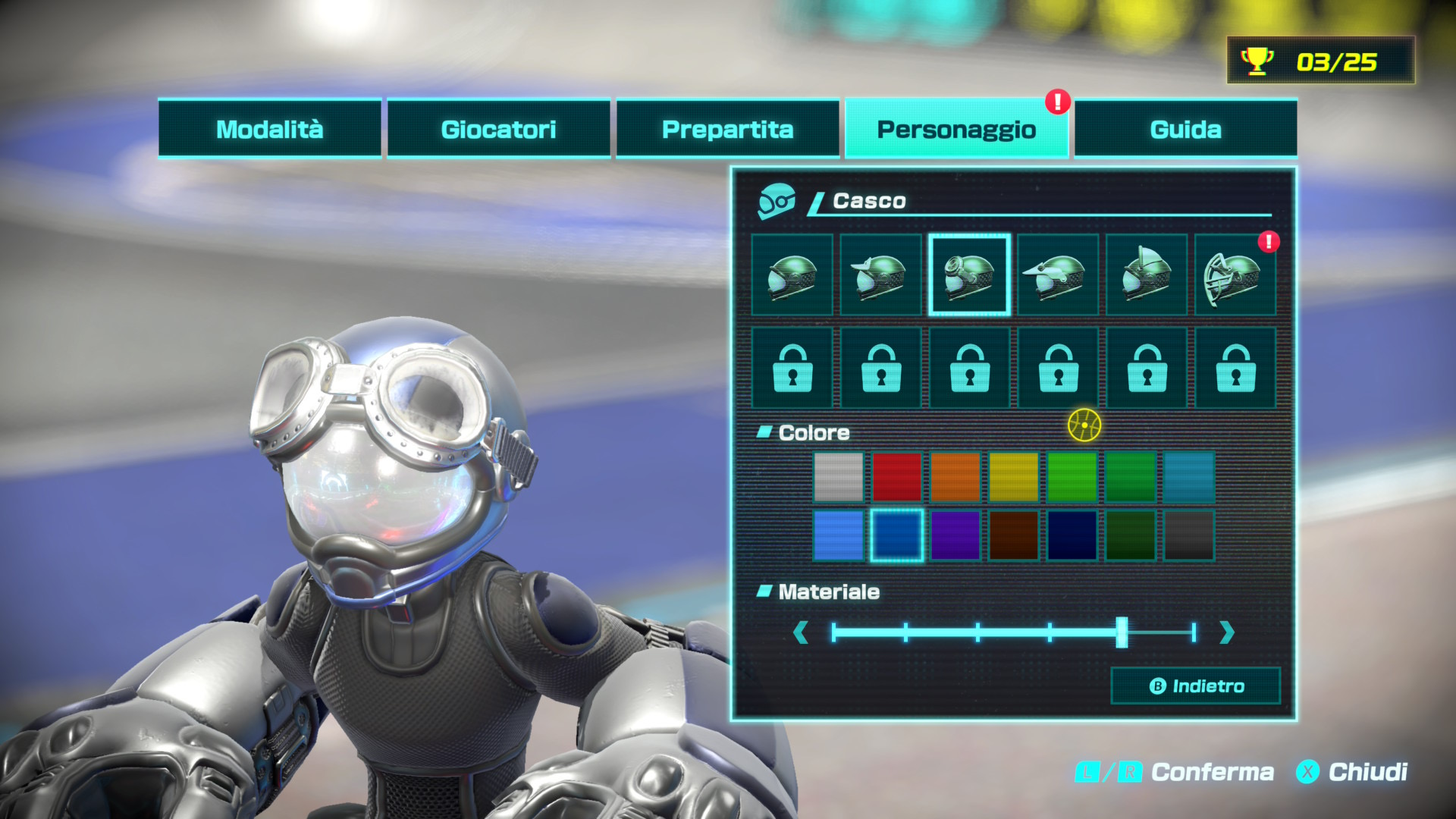Pick the purple helmet color
Image resolution: width=1456 pixels, height=819 pixels.
tap(955, 535)
